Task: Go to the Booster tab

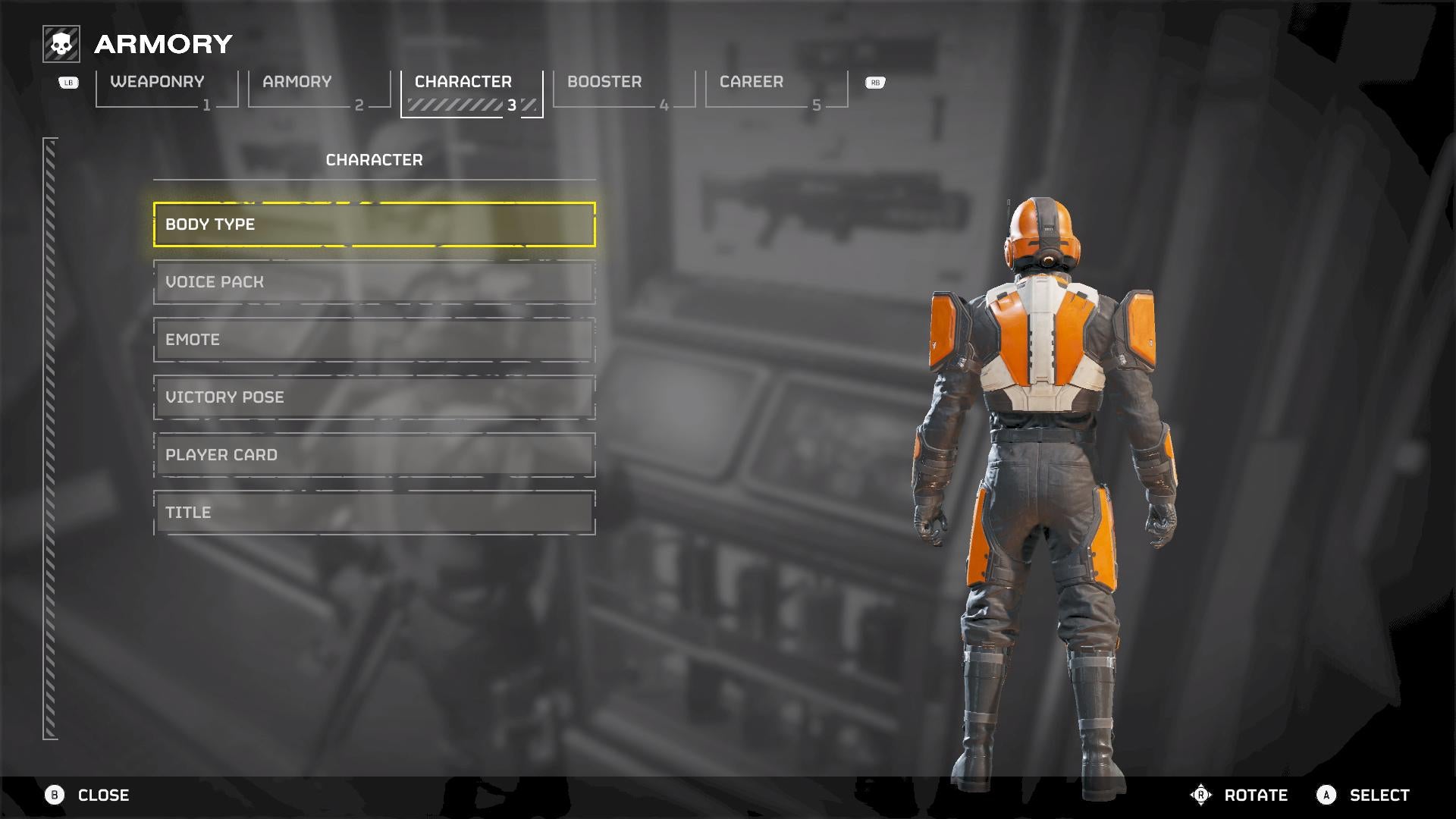Action: coord(623,89)
